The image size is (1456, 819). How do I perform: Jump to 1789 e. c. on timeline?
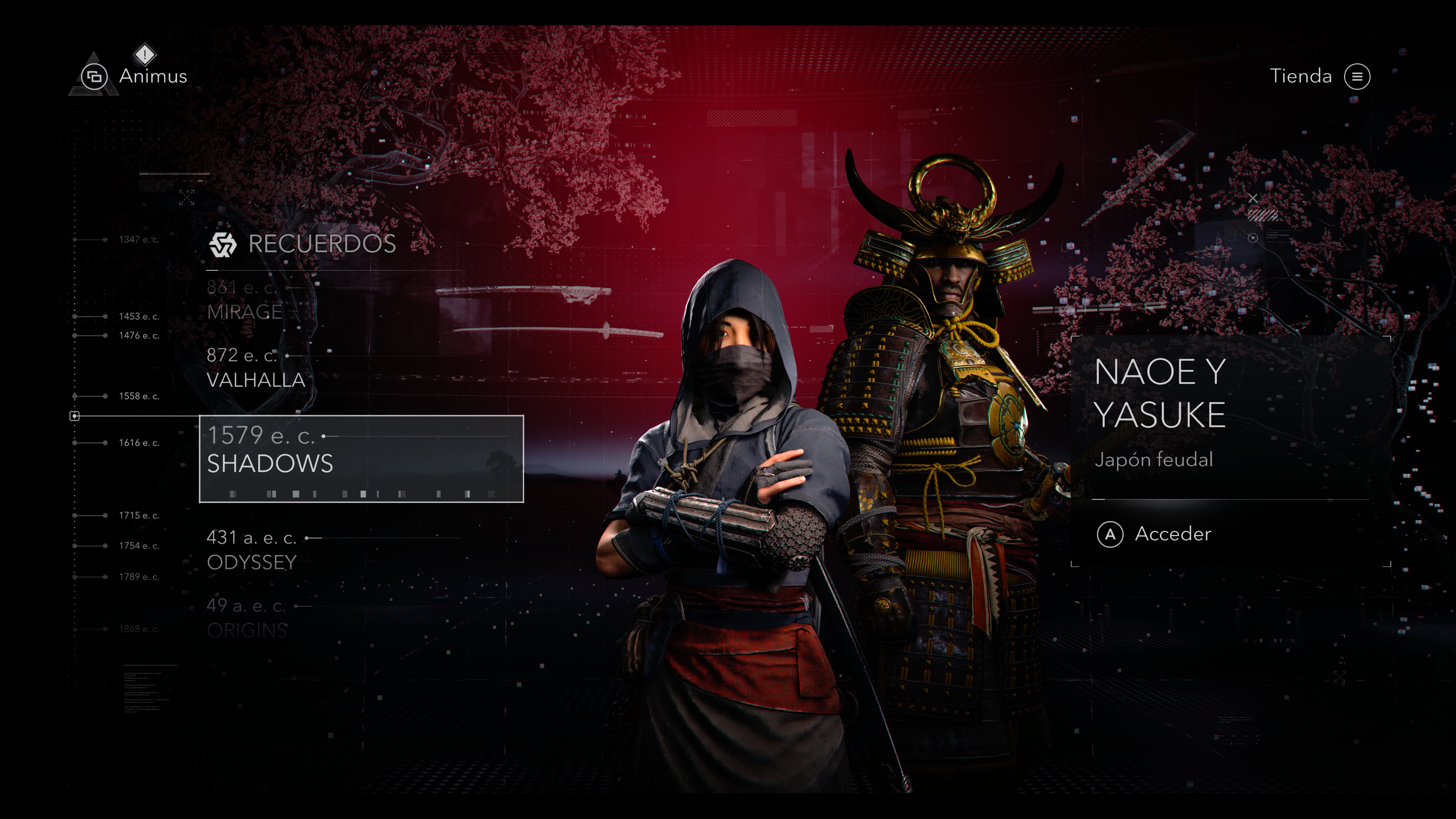(138, 577)
